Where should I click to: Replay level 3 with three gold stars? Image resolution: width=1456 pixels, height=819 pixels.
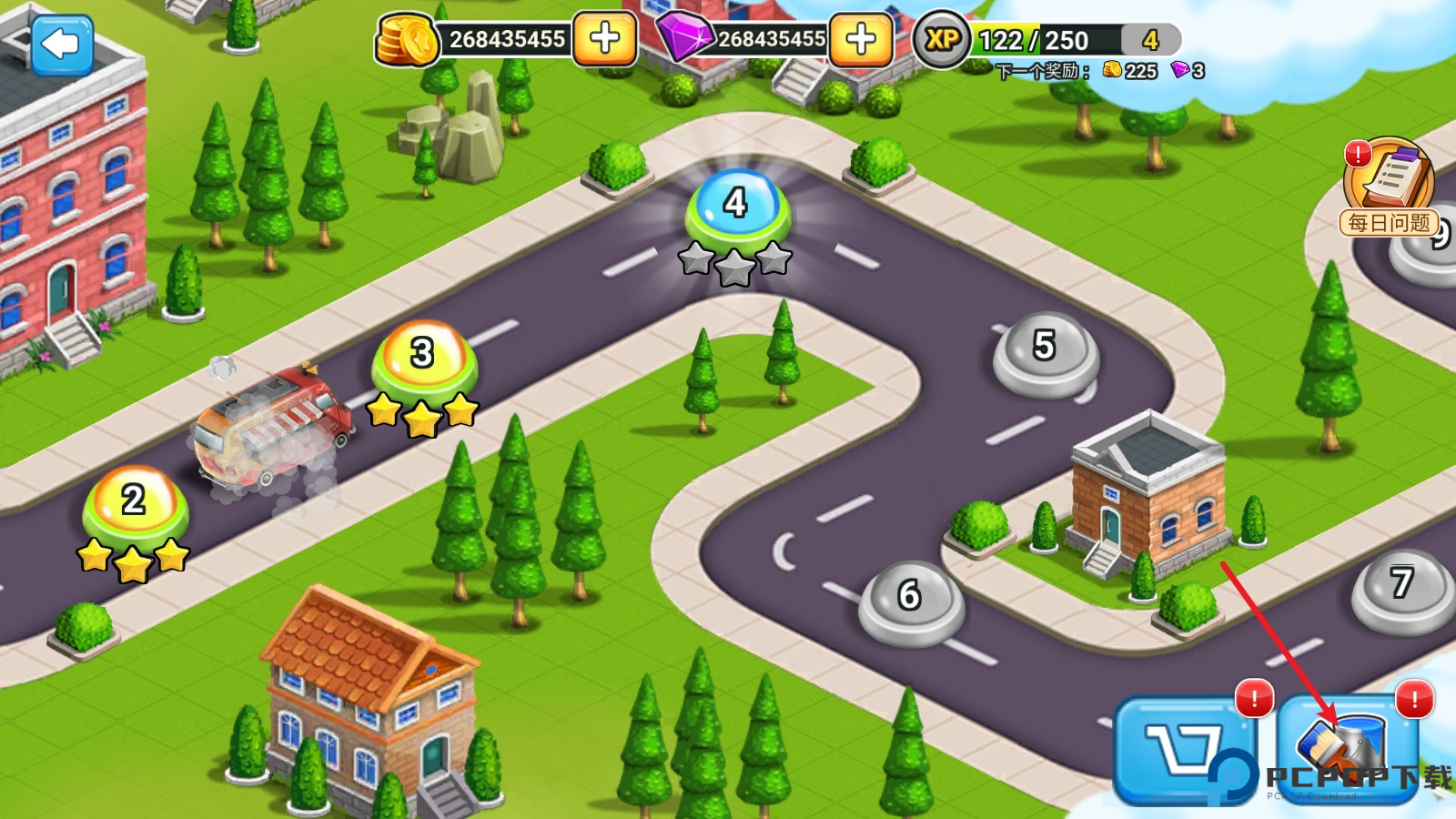tap(423, 356)
